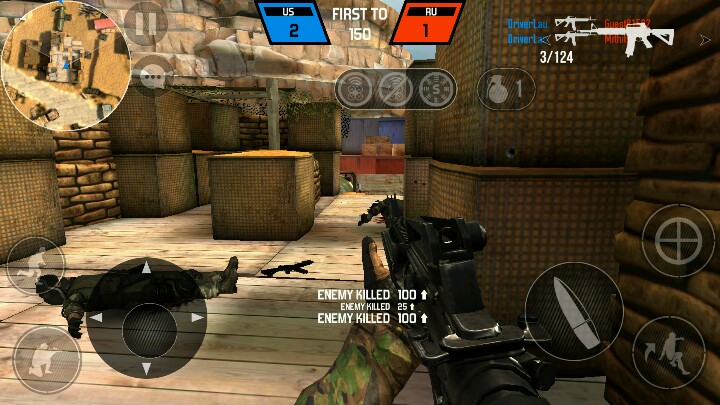Select the crossed-out drone jammer icon
This screenshot has height=405, width=720.
click(x=396, y=88)
